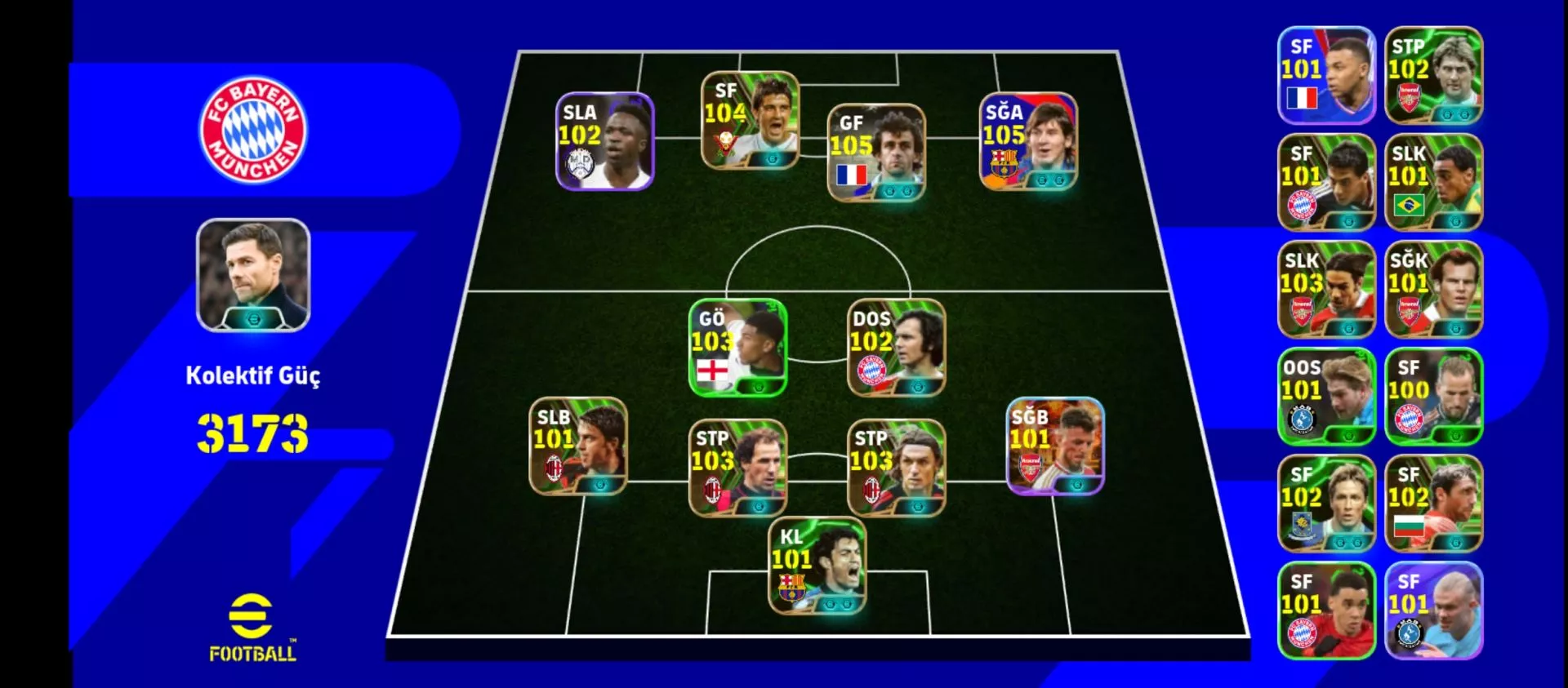Select the GF 105 card with French flag
This screenshot has width=1568, height=688.
pos(876,153)
